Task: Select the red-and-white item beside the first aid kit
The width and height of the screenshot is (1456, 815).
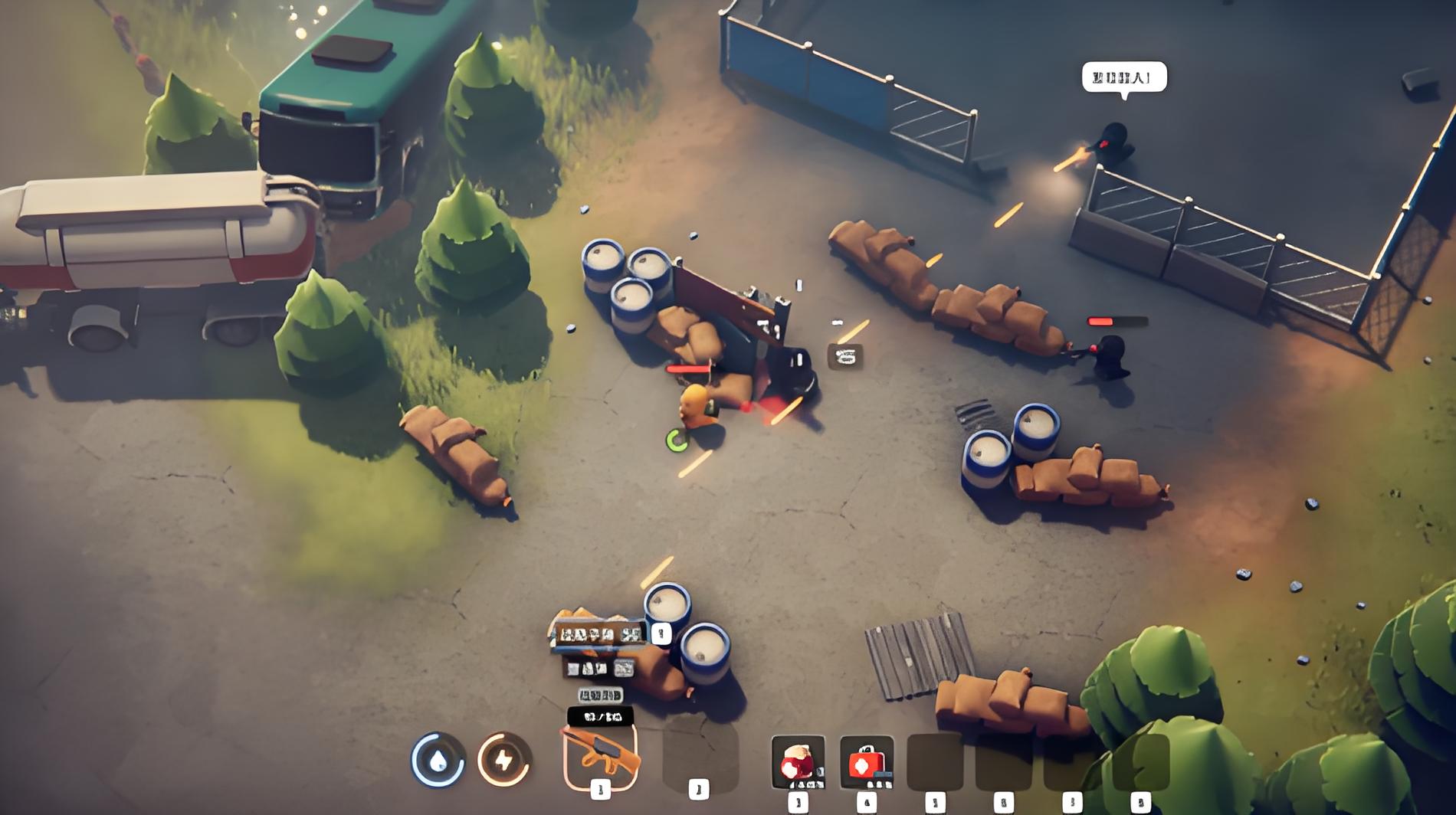Action: pyautogui.click(x=798, y=761)
